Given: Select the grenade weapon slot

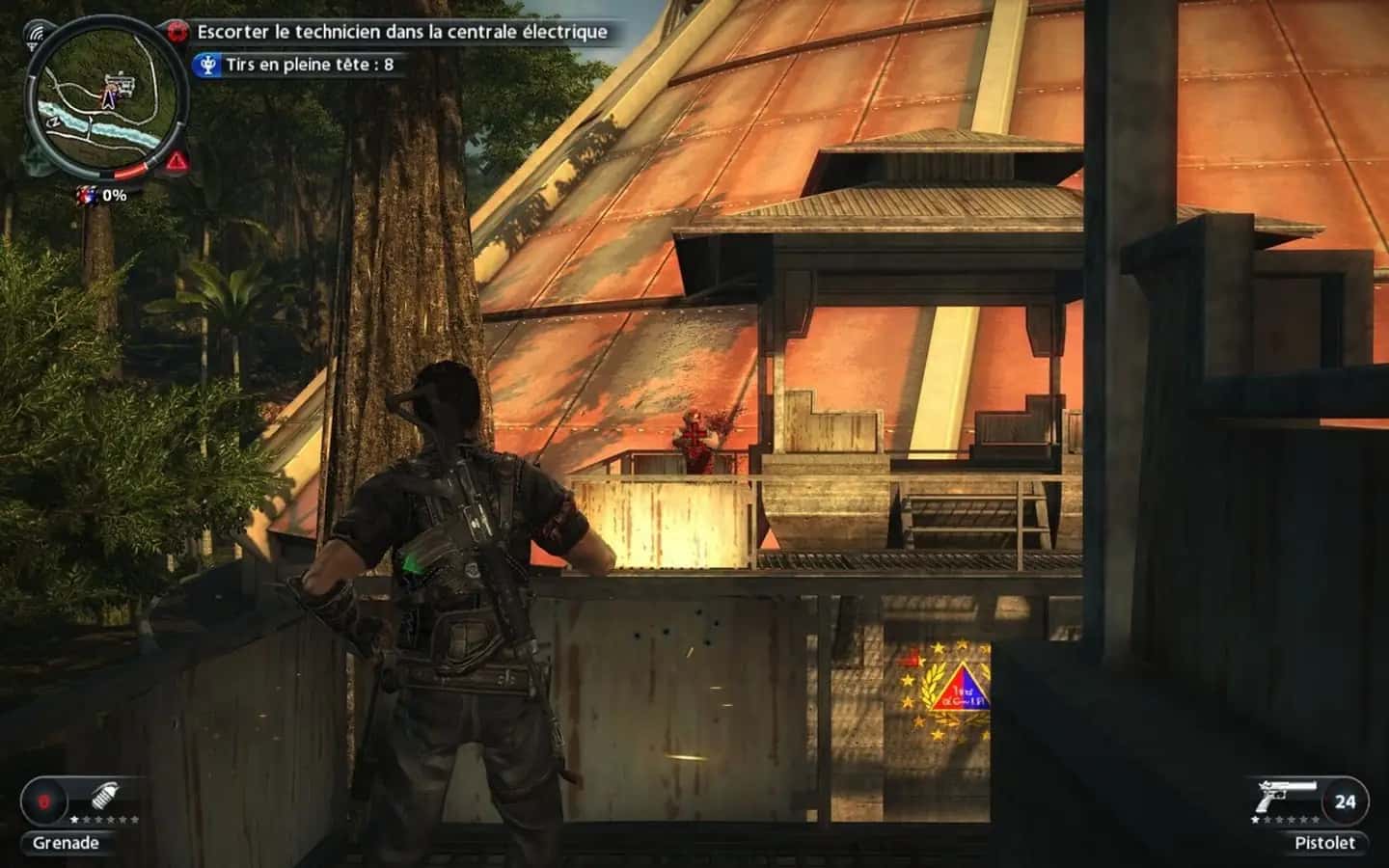Looking at the screenshot, I should (x=107, y=800).
